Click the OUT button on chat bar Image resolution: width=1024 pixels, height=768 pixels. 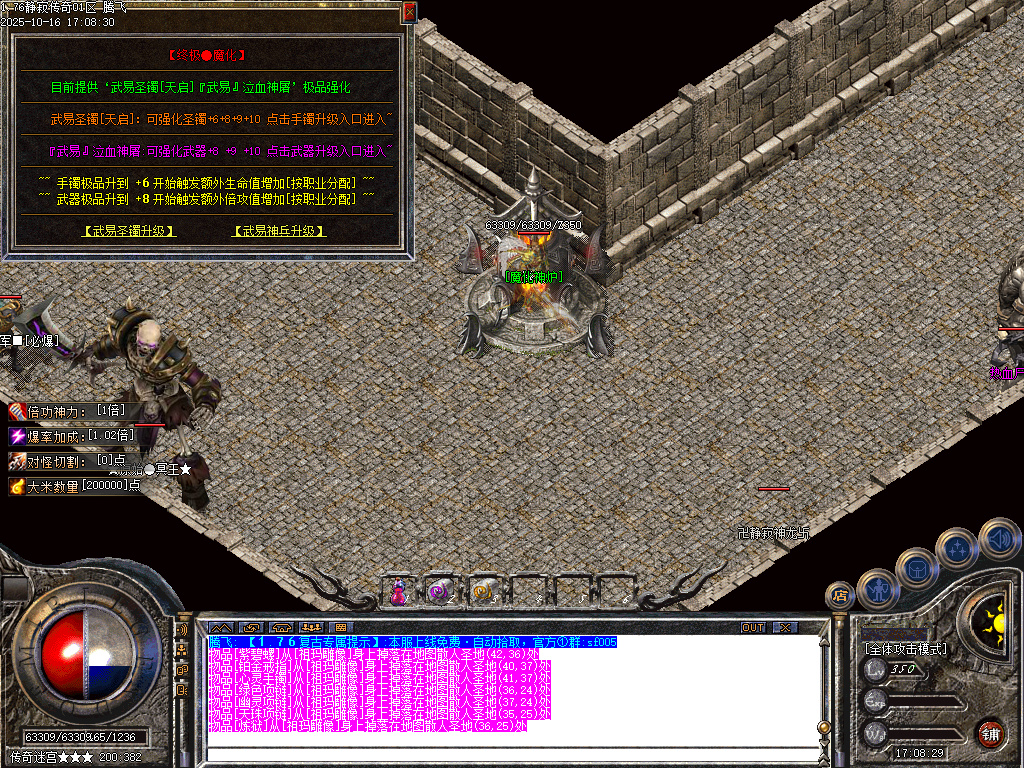click(752, 627)
